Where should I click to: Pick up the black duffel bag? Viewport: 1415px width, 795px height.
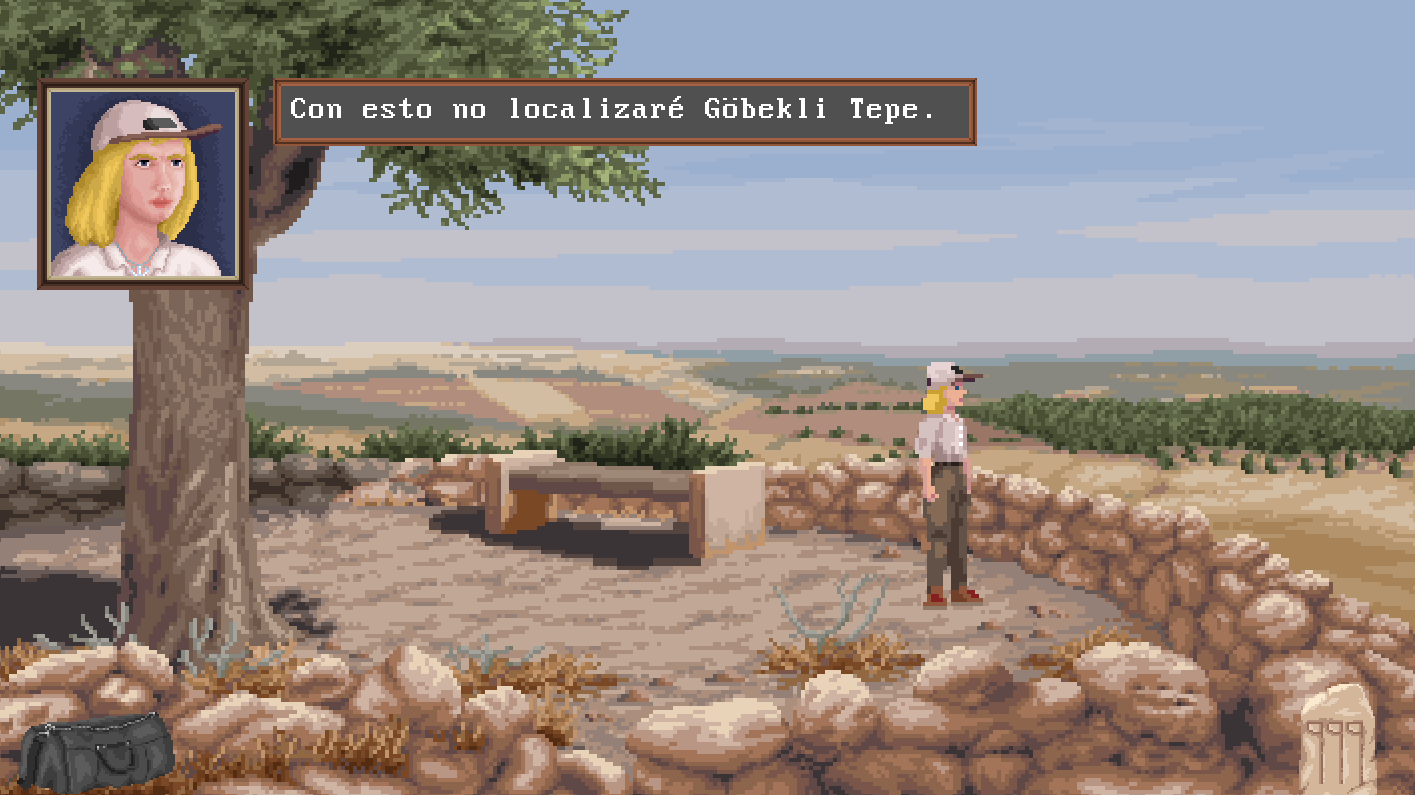coord(95,750)
